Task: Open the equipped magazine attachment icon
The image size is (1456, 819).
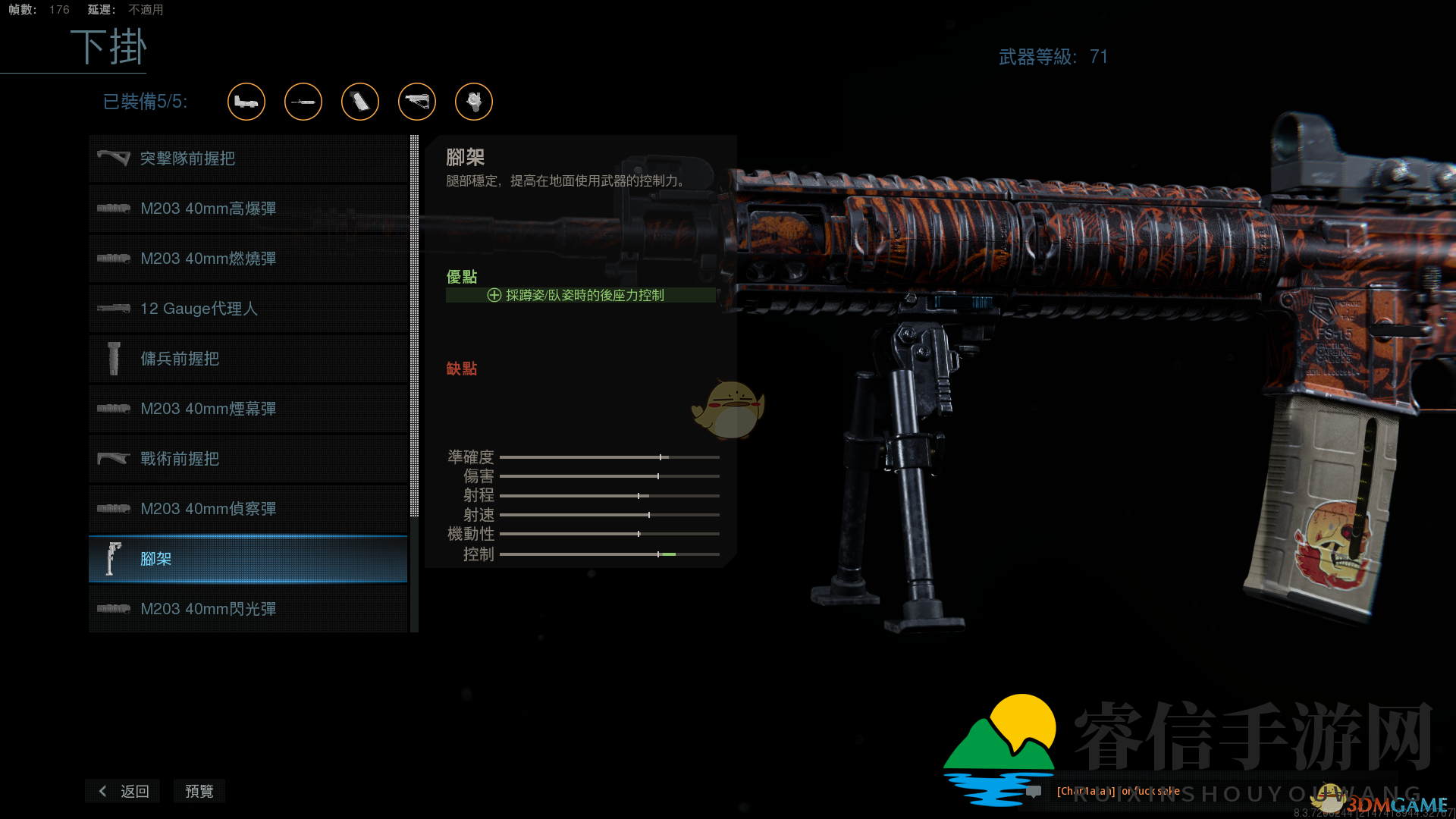Action: 360,102
